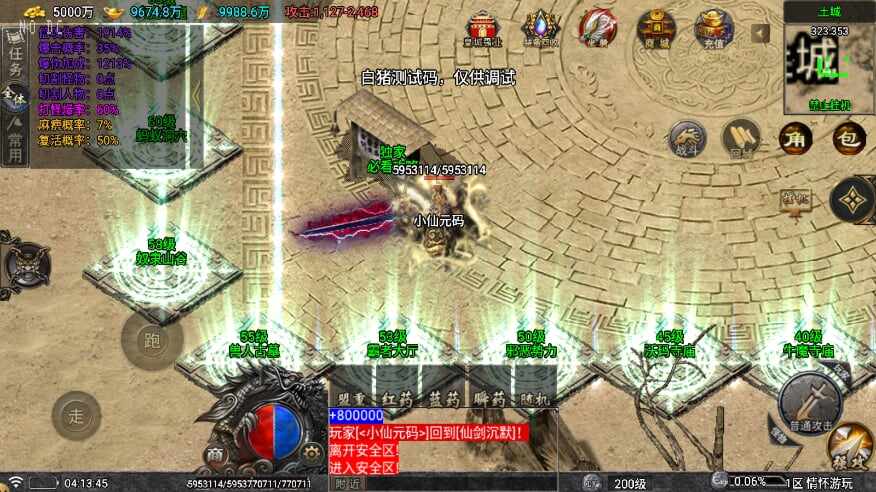The width and height of the screenshot is (876, 492).
Task: Toggle the 战斗 combat mode icon
Action: coord(687,139)
